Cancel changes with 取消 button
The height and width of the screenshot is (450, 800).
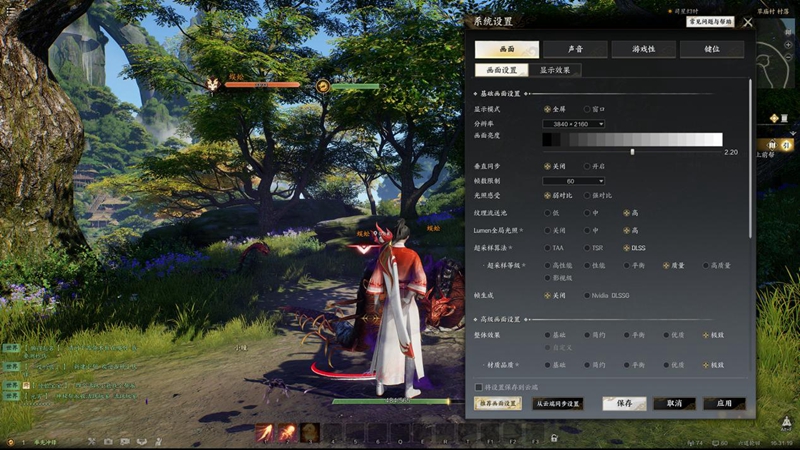pos(674,403)
